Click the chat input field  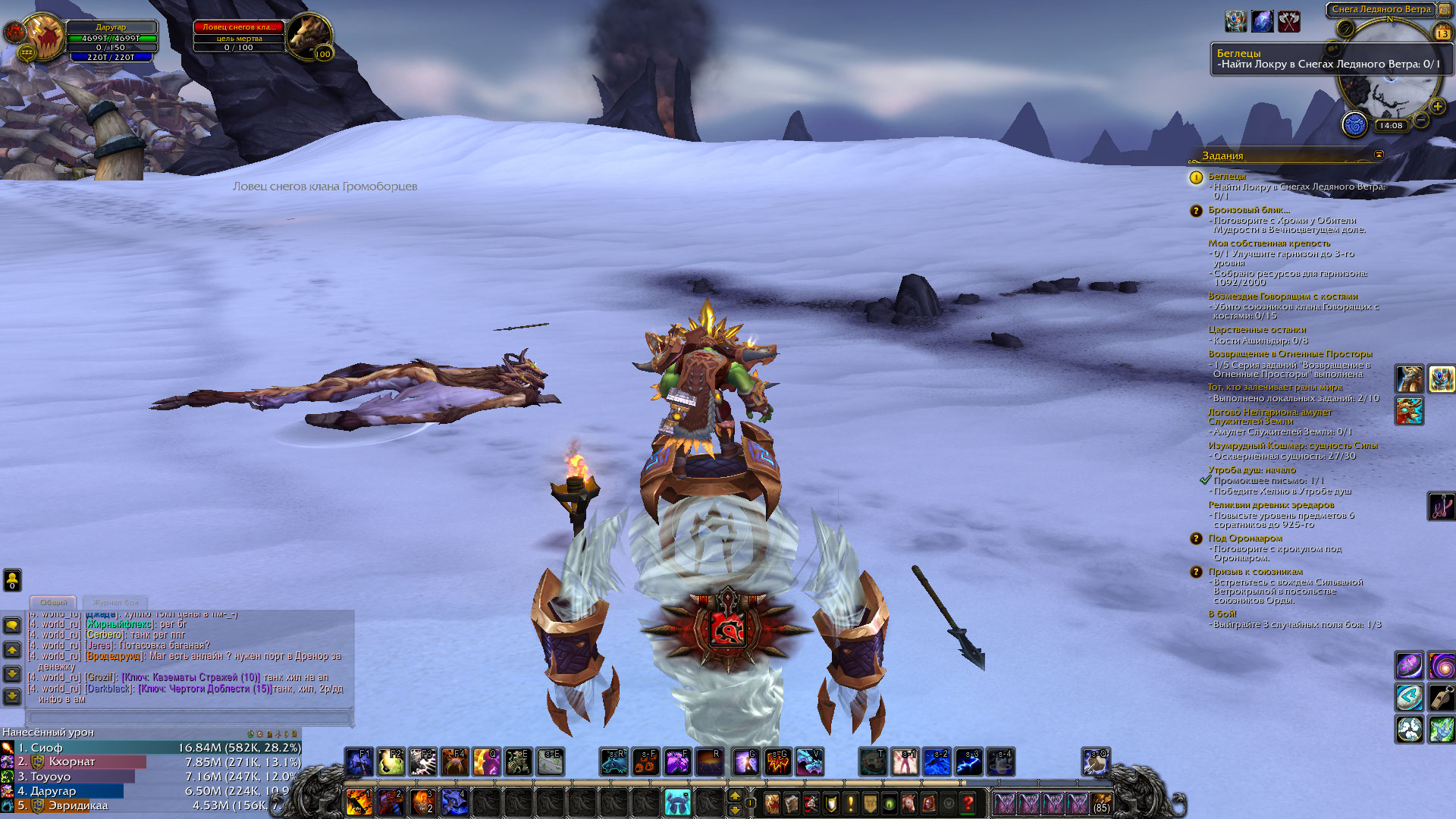tap(190, 717)
